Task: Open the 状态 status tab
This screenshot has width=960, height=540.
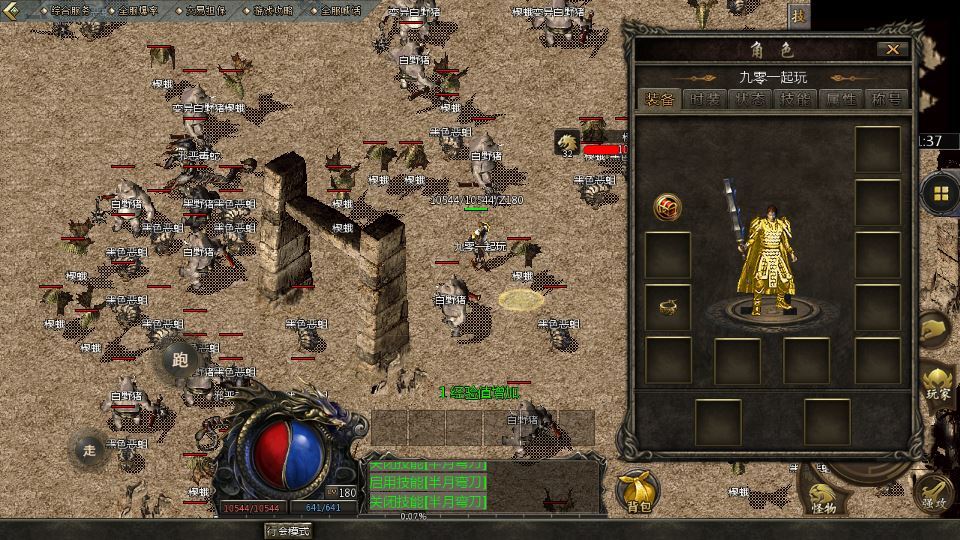Action: tap(751, 99)
